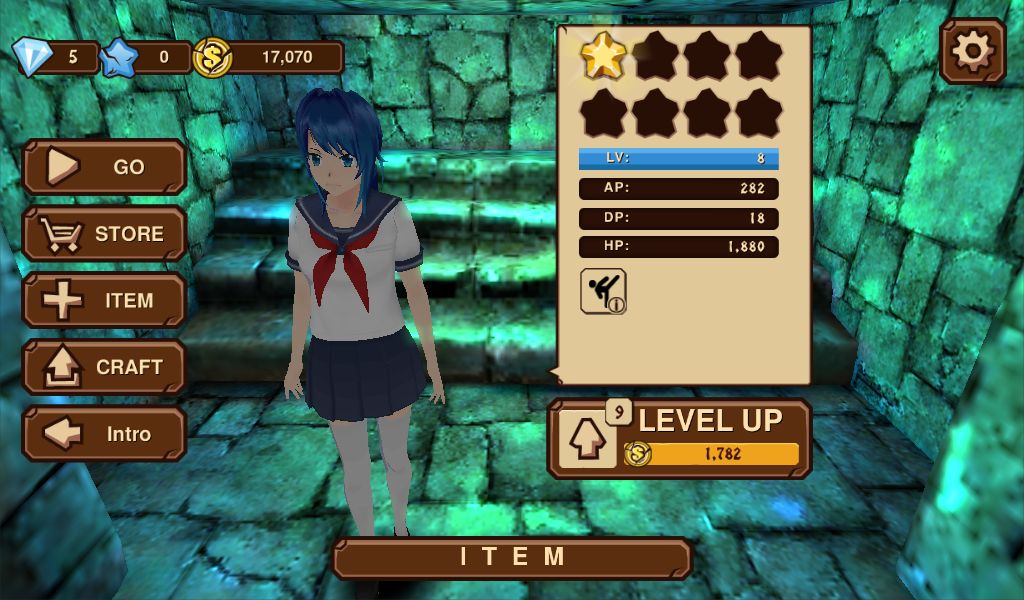Open the CRAFT menu
1024x600 pixels.
click(104, 367)
